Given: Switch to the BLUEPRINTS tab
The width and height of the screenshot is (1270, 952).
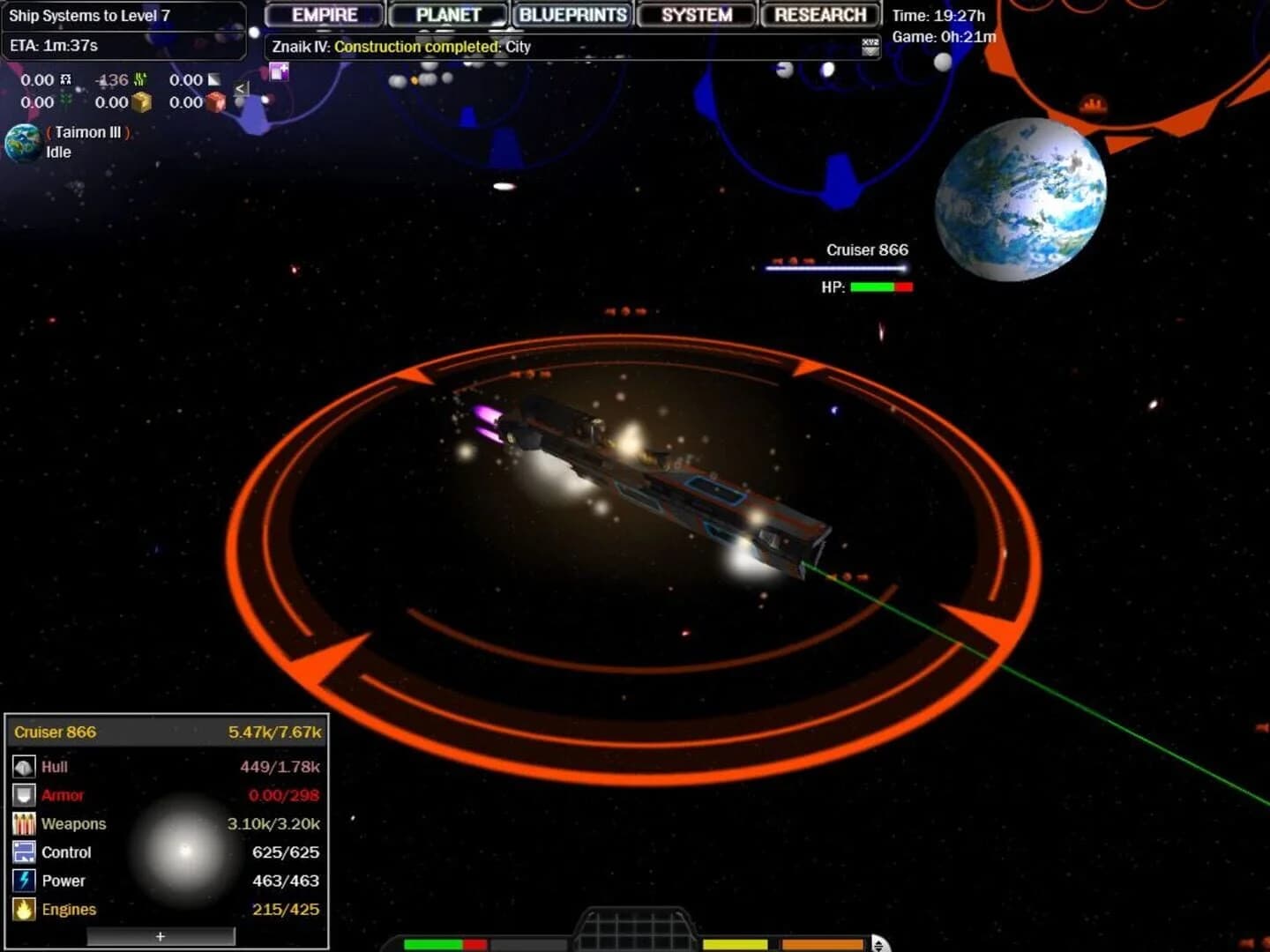Looking at the screenshot, I should click(x=571, y=14).
